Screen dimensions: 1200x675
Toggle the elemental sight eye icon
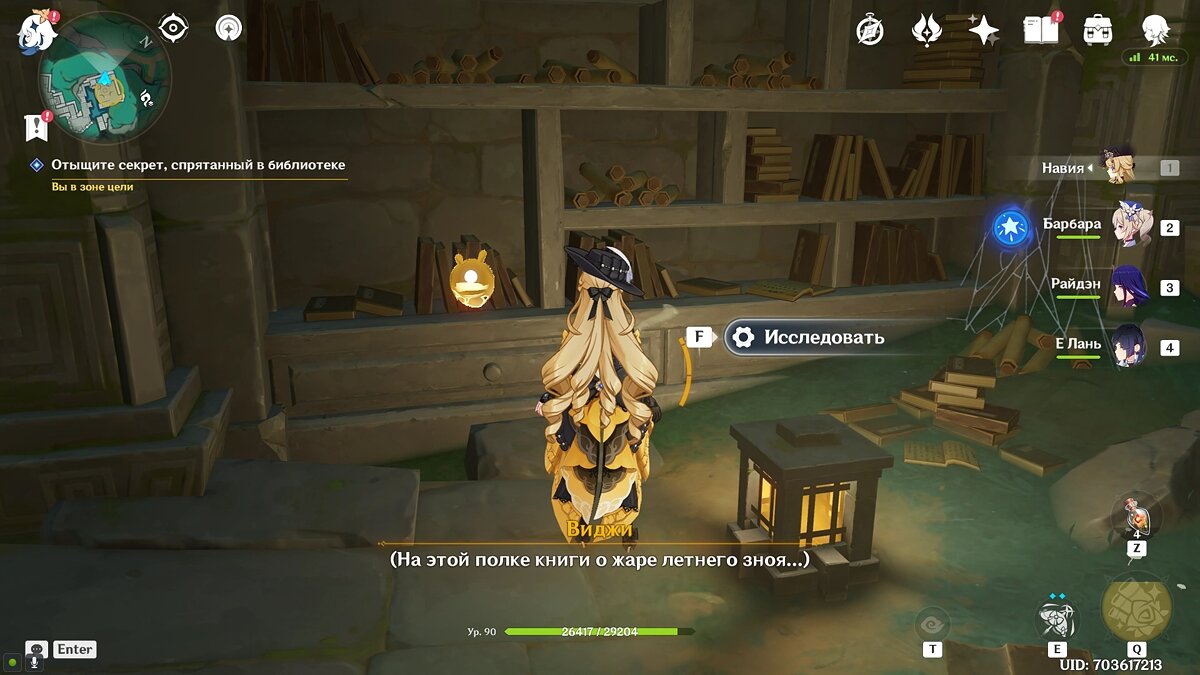coord(174,28)
